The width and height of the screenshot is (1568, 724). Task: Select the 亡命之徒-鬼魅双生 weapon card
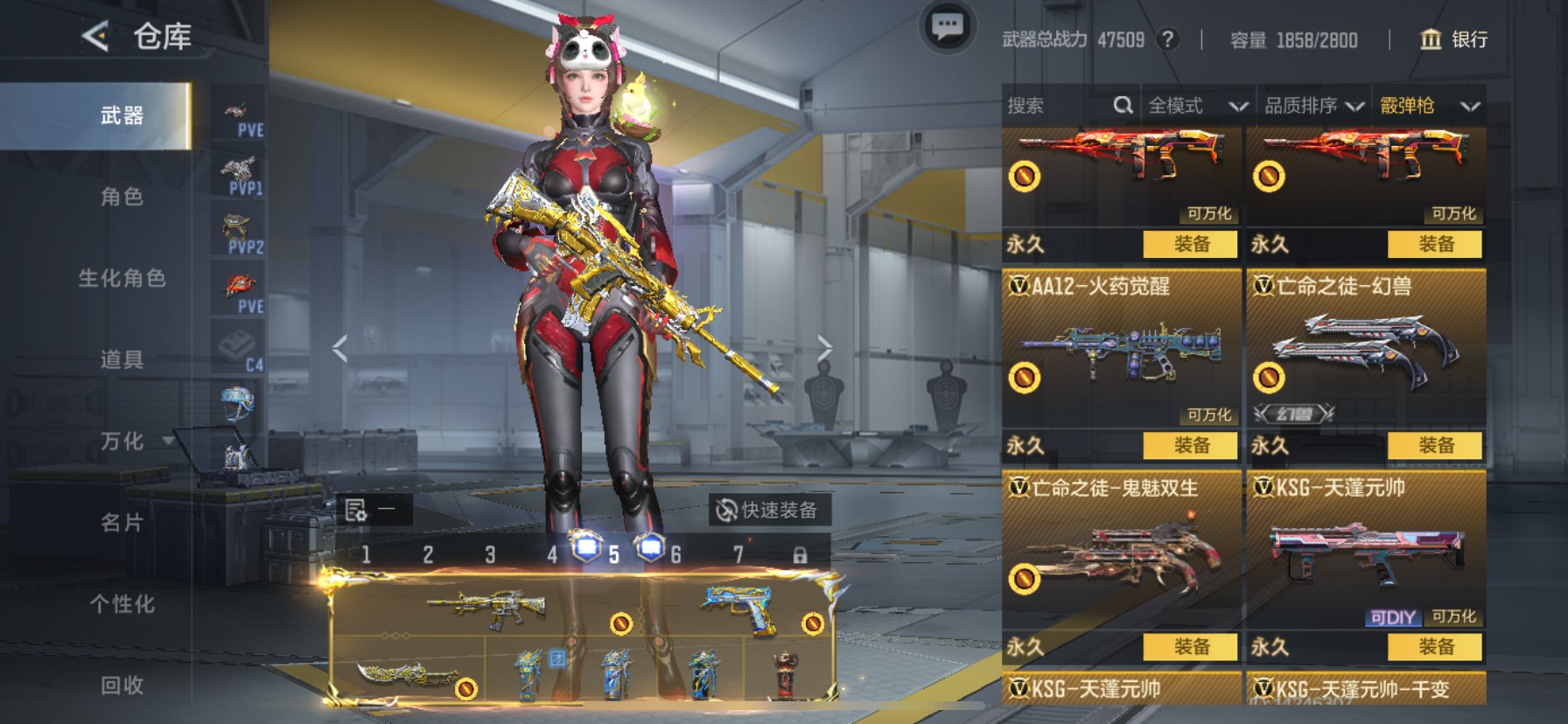point(1120,551)
